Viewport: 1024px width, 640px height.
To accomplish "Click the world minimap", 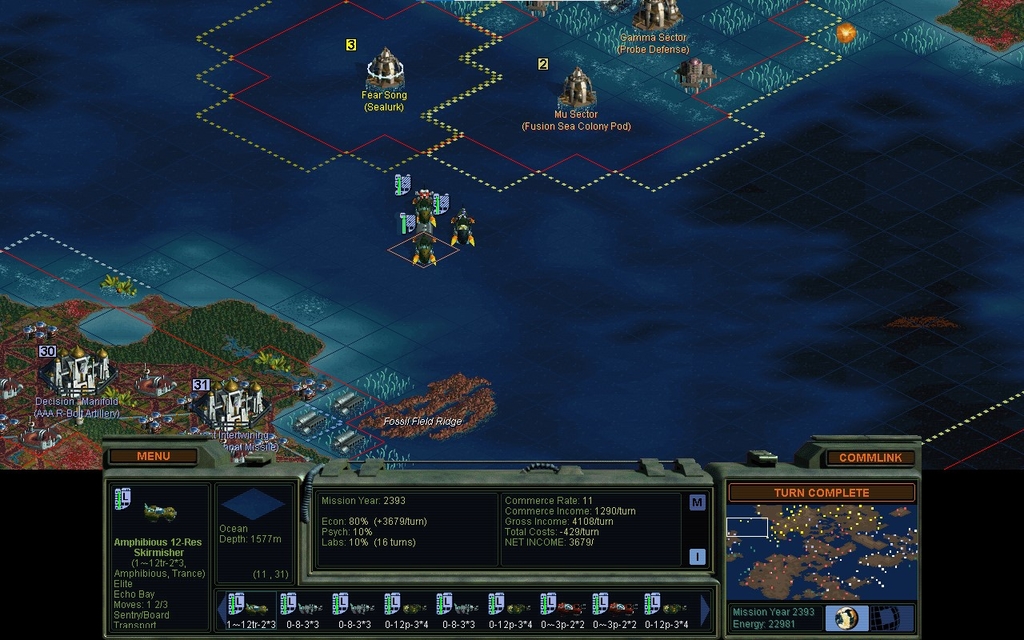I will point(821,552).
